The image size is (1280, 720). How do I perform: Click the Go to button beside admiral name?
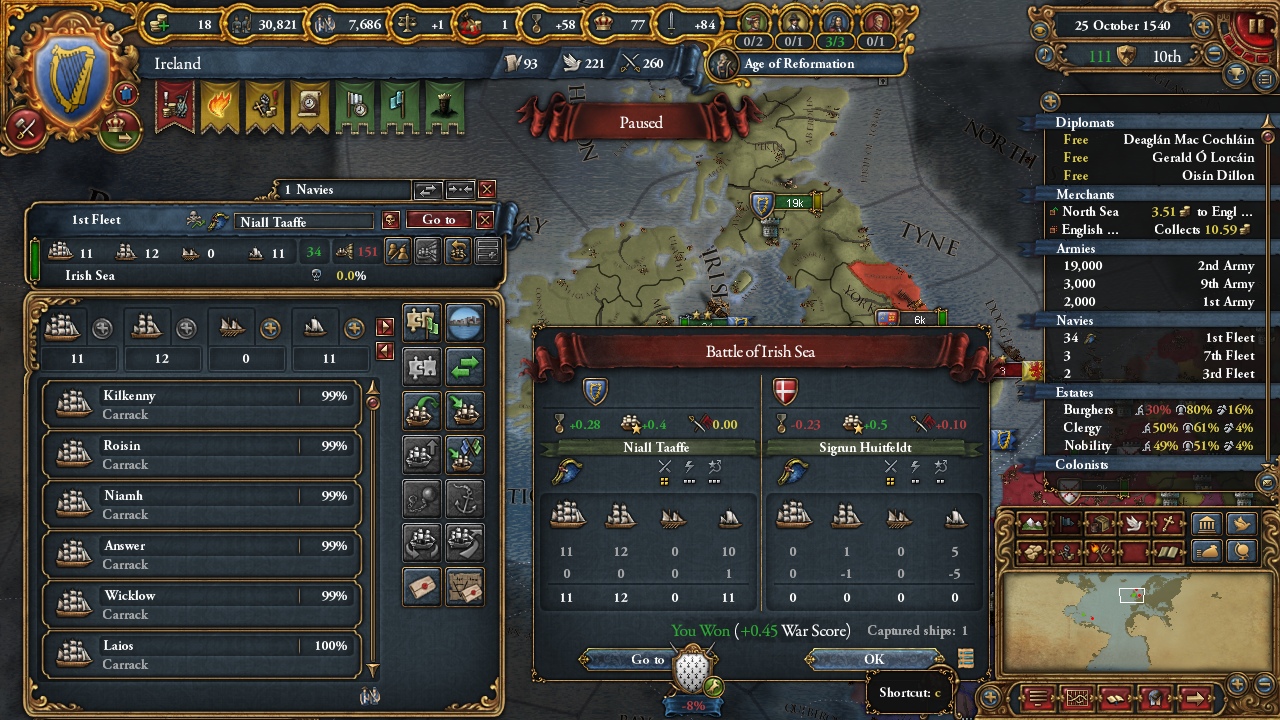(438, 220)
